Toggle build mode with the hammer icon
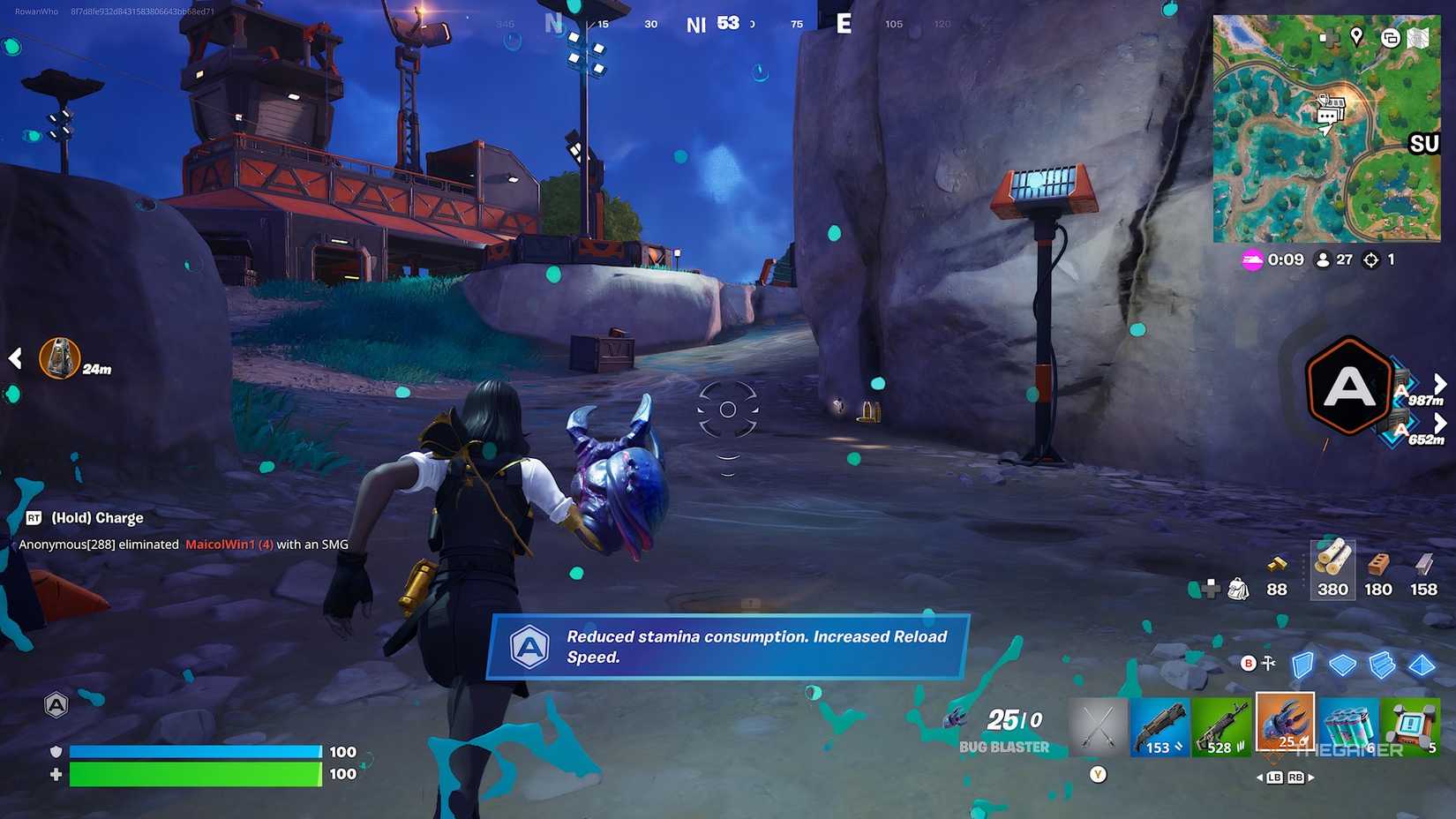 click(1268, 662)
